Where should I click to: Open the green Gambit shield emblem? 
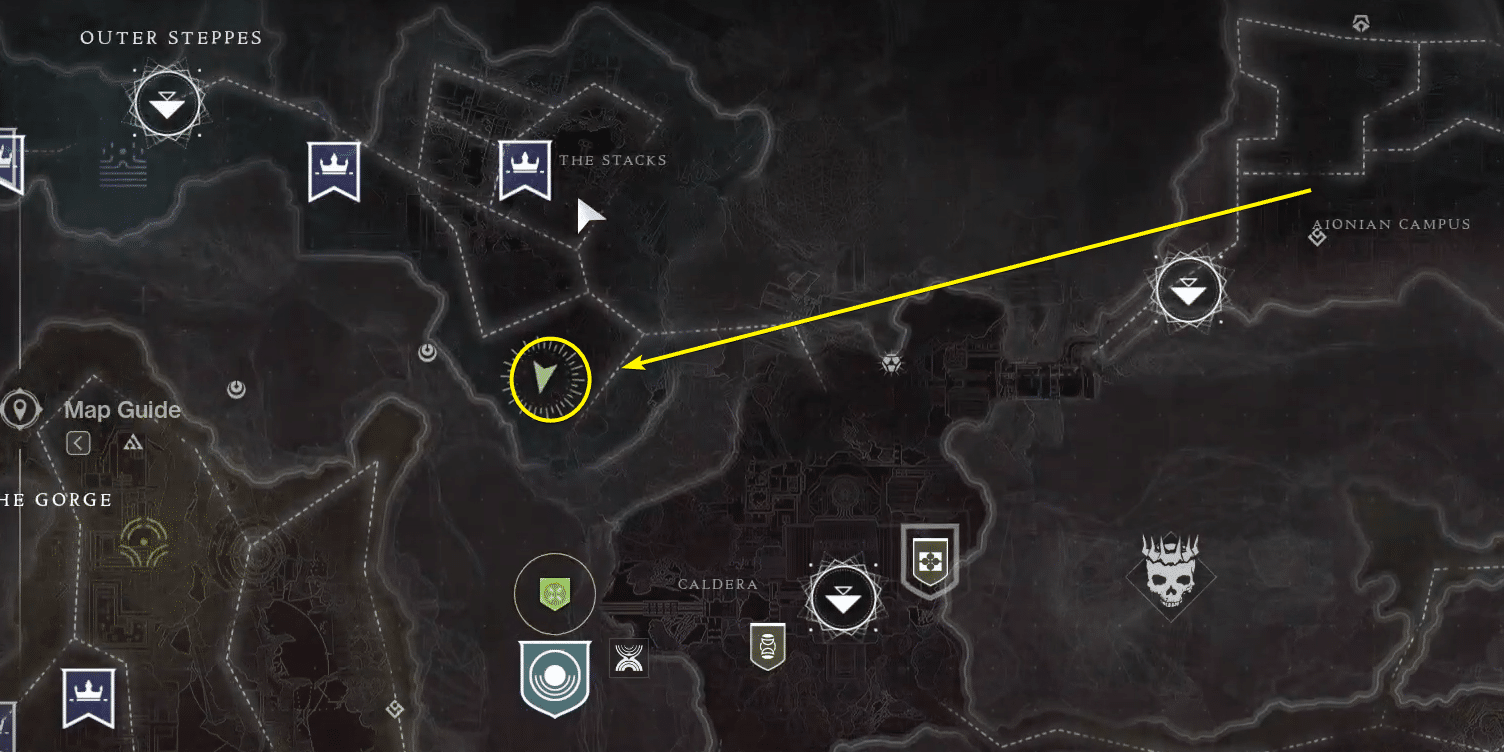[553, 593]
